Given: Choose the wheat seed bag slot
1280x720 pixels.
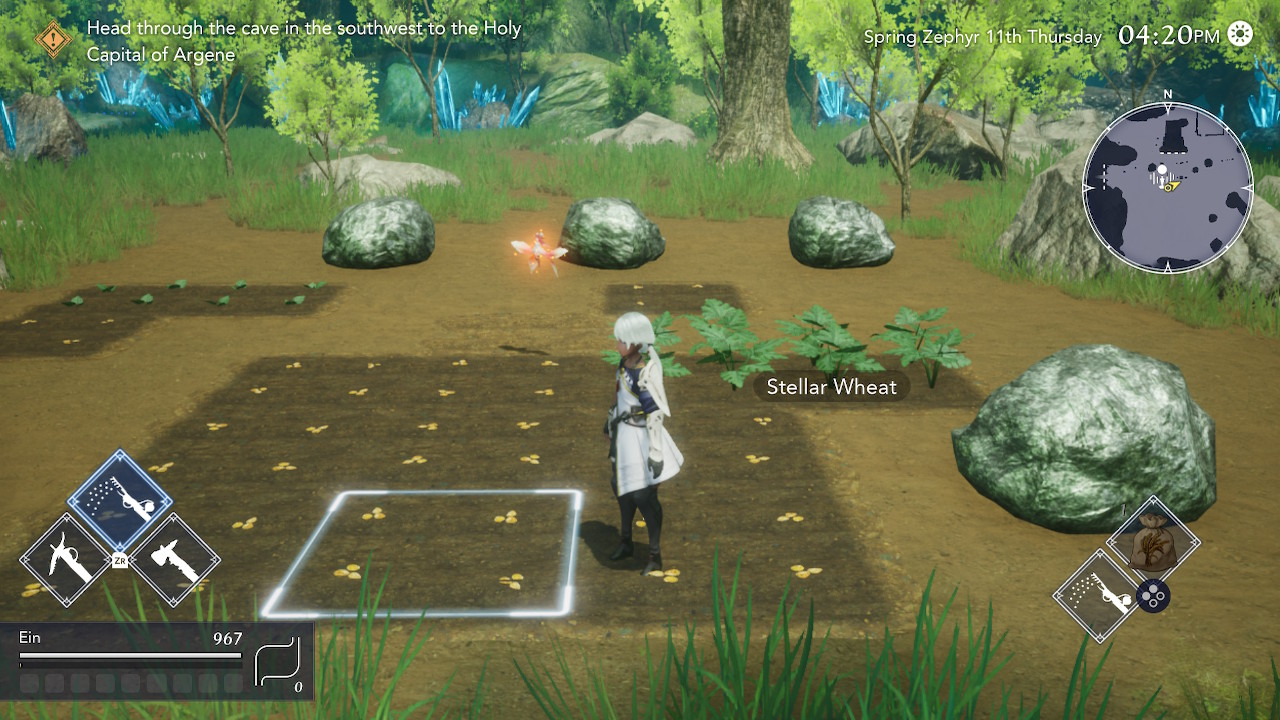Looking at the screenshot, I should [x=1152, y=542].
